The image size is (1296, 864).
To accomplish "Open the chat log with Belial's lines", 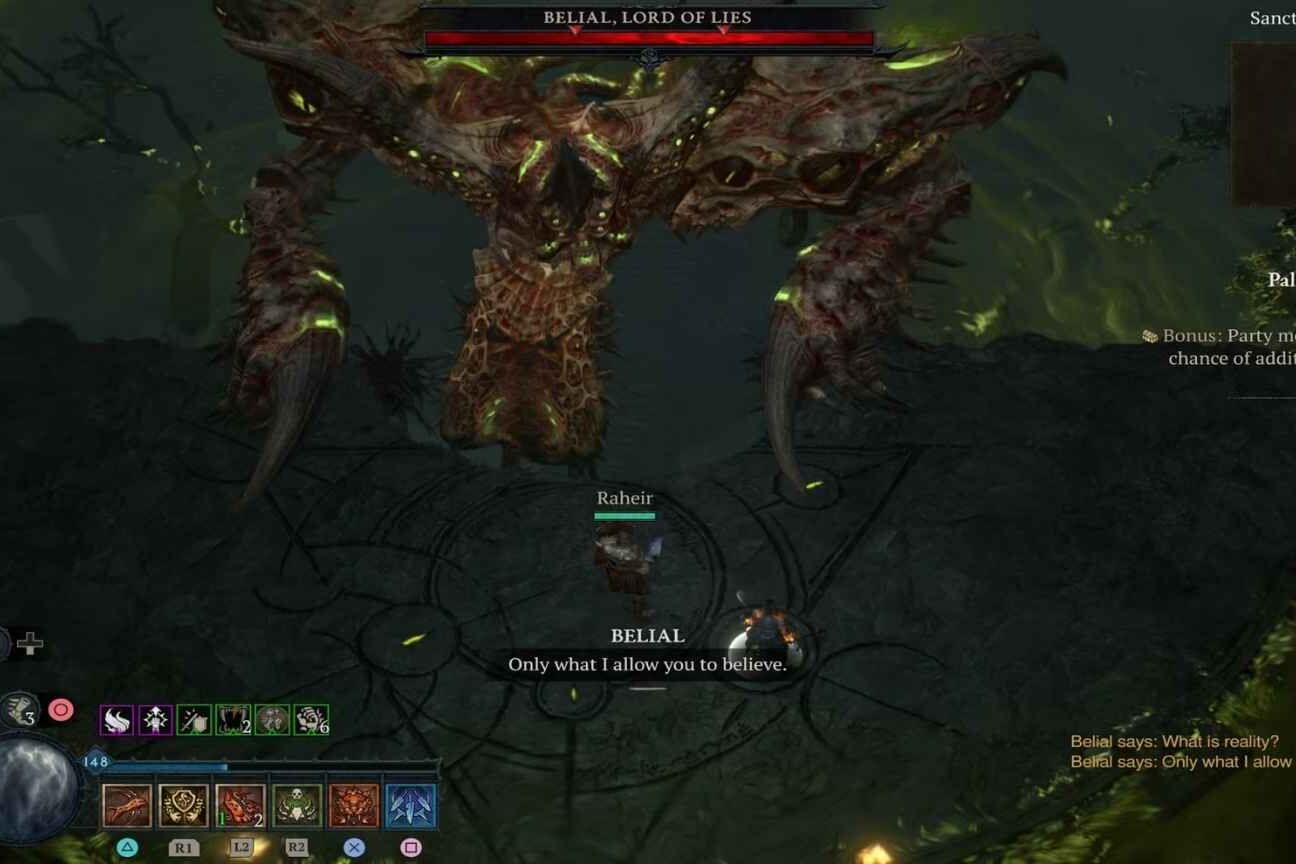I will (x=1180, y=752).
